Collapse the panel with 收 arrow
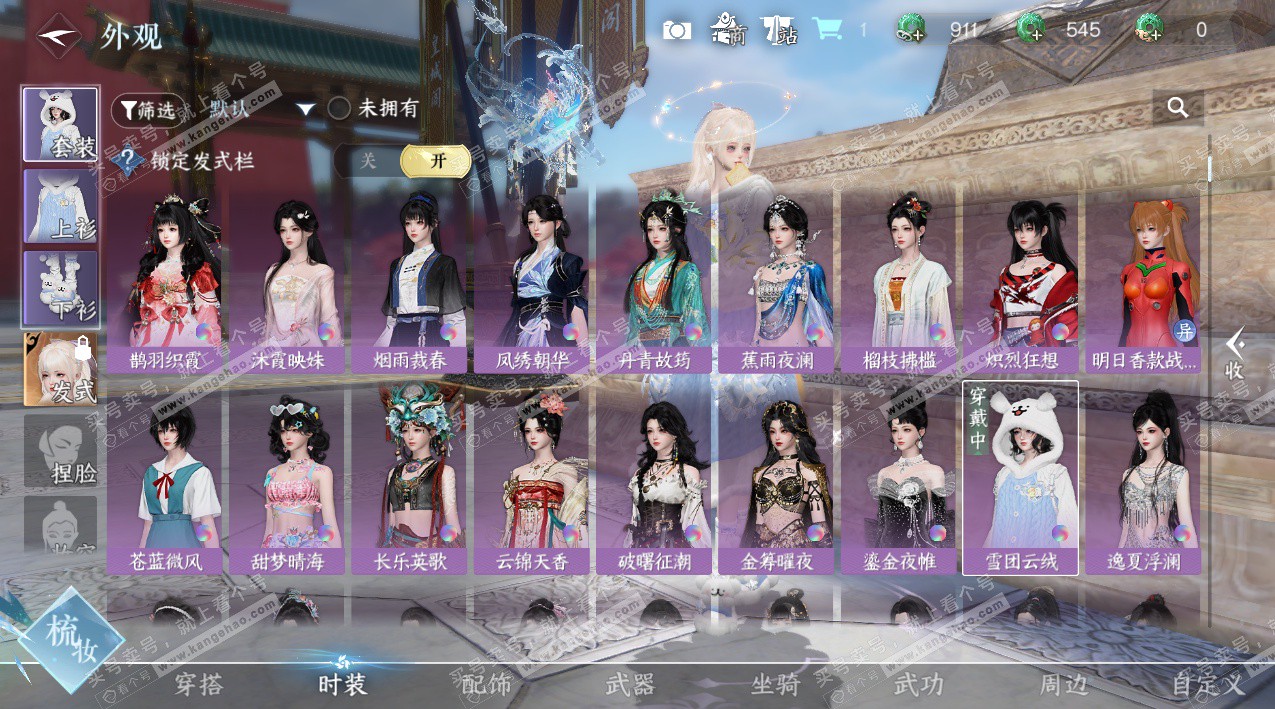1275x709 pixels. (1235, 353)
